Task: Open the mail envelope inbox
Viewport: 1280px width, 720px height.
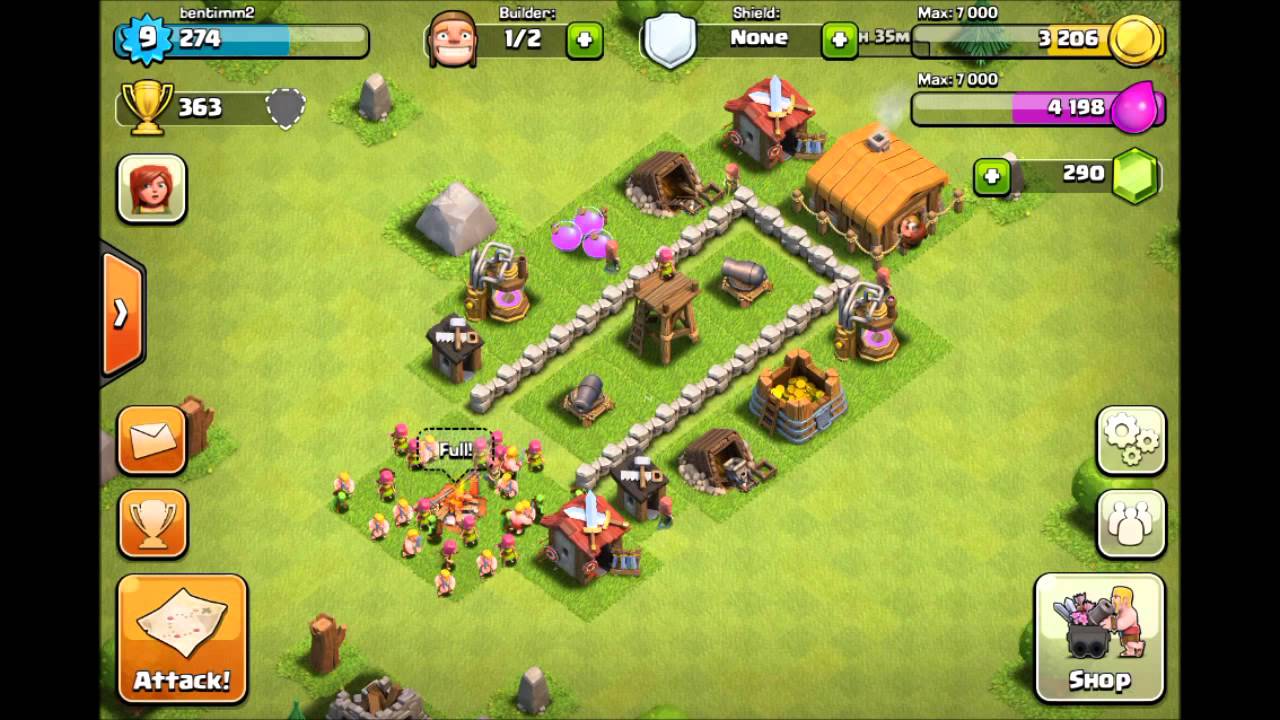Action: (x=153, y=440)
